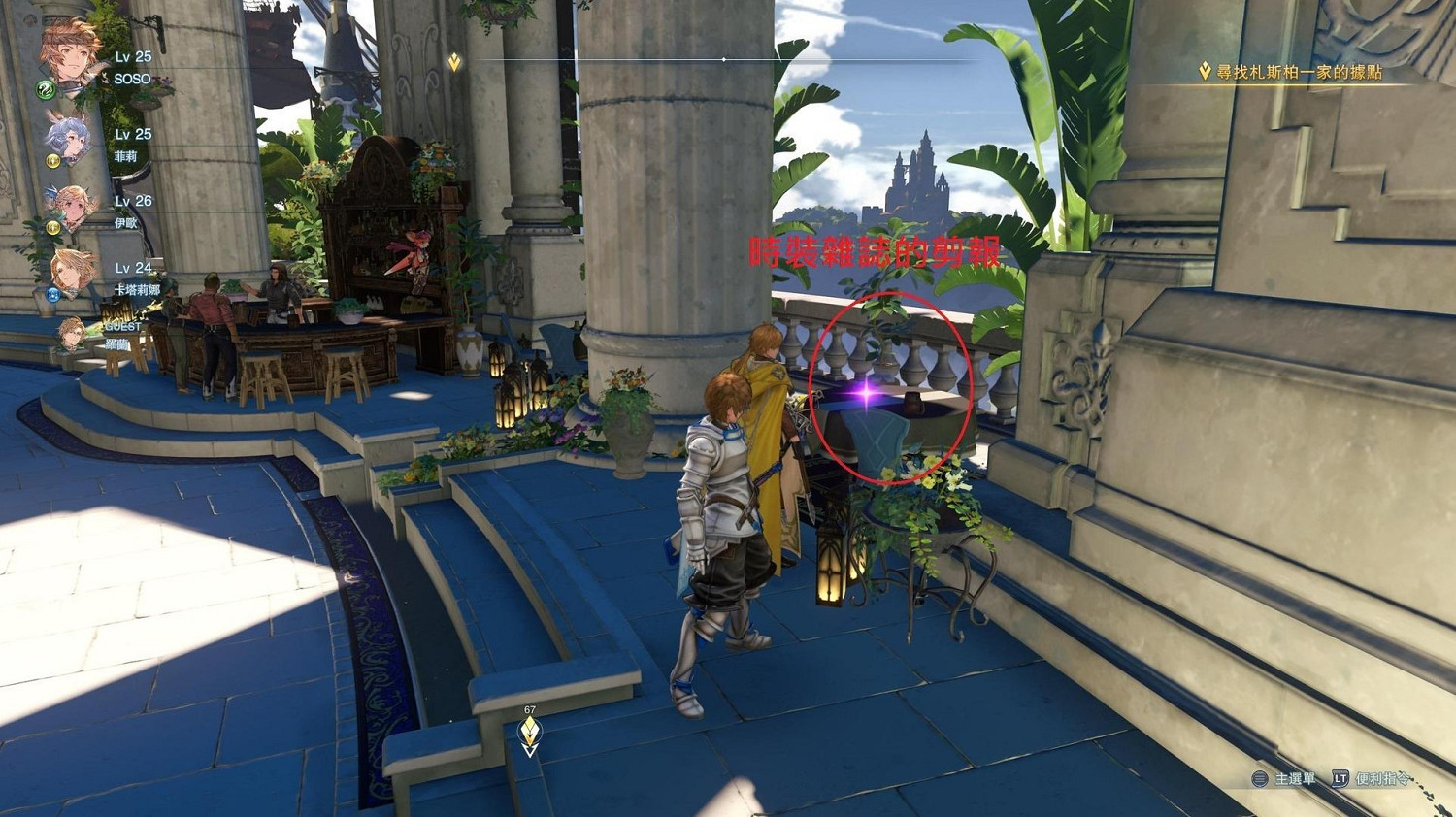
Task: Click the compass bar marker at top center
Action: tap(723, 58)
